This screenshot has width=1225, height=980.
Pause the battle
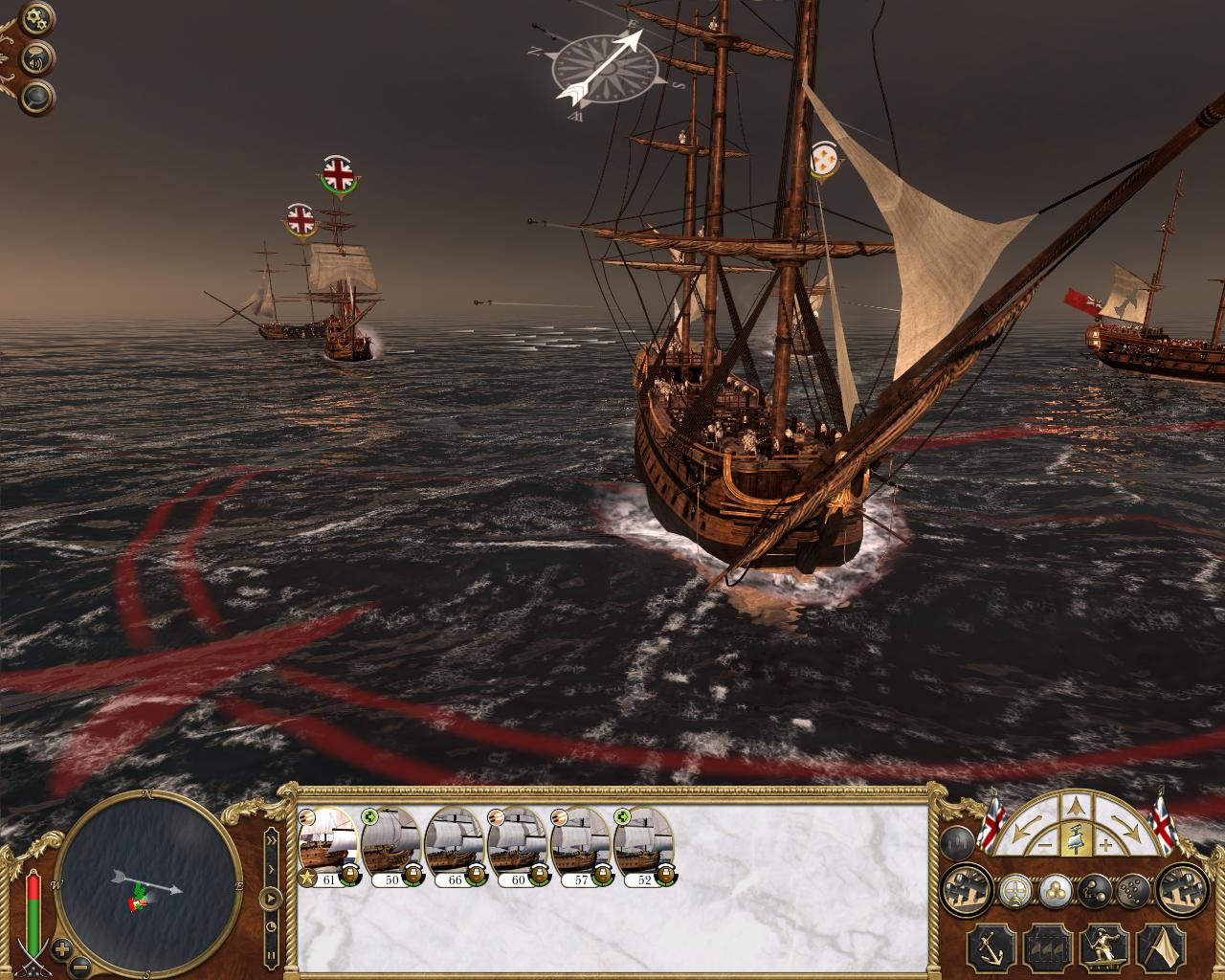272,953
